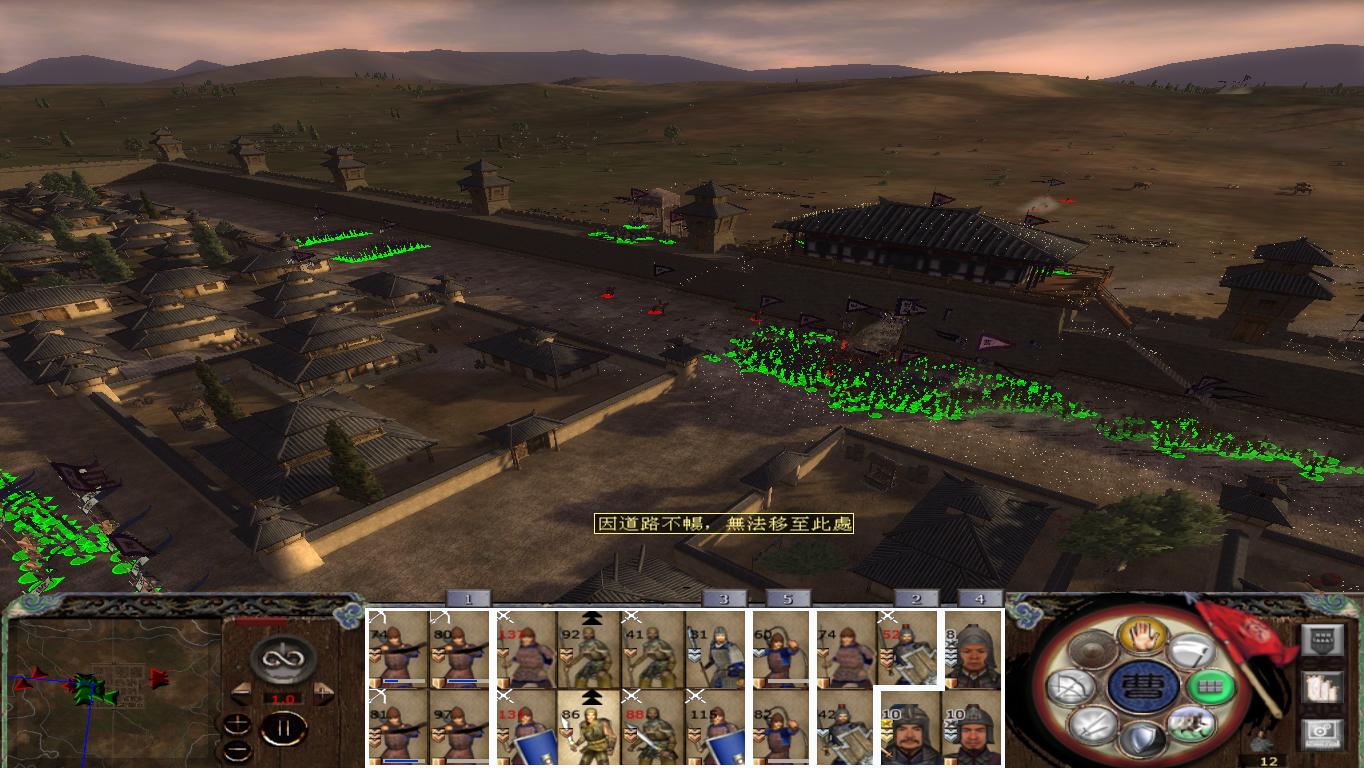This screenshot has width=1364, height=768.
Task: Open the battle scrolls panel button
Action: 1322,689
